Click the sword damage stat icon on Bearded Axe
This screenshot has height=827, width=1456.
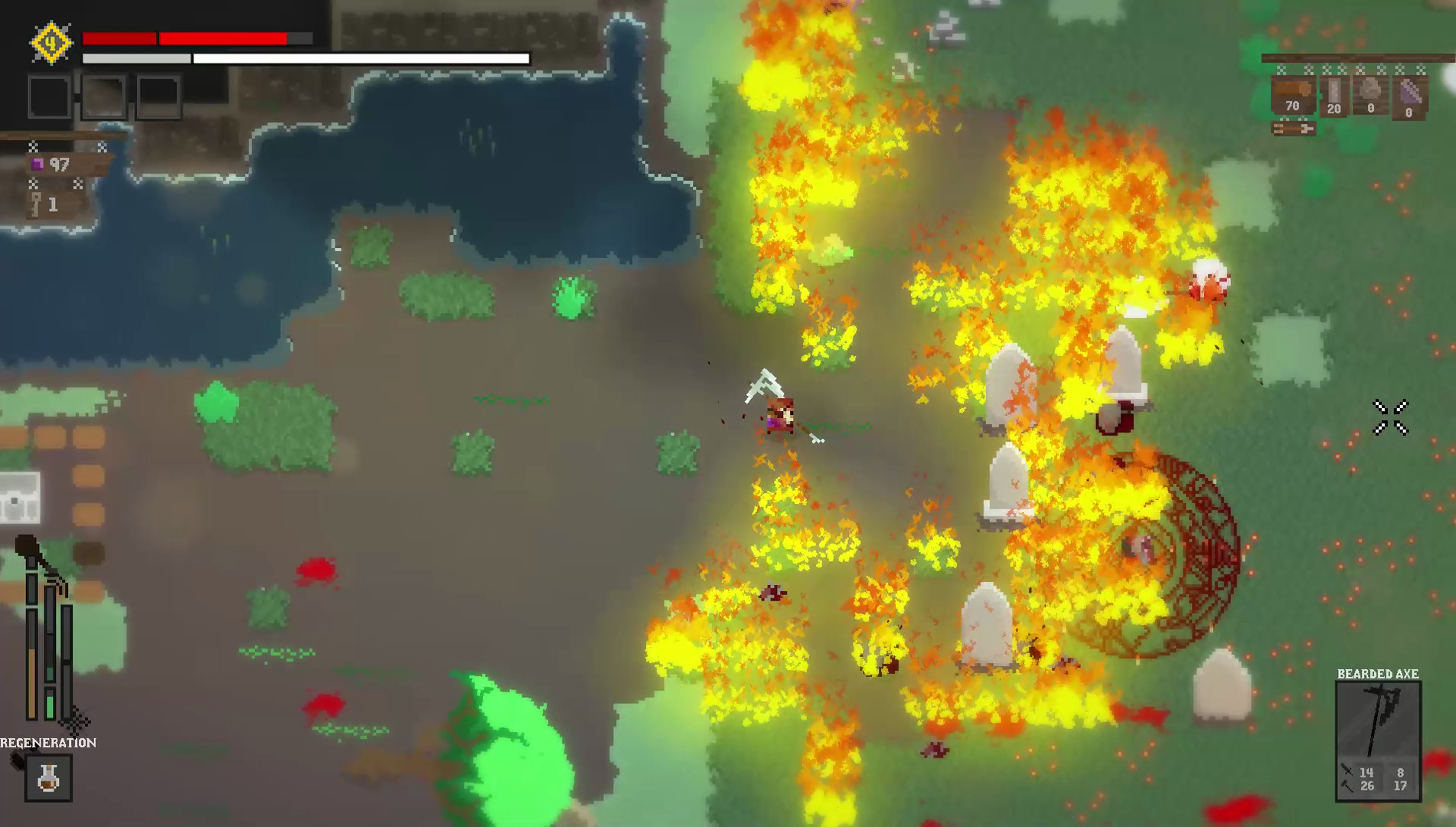pos(1346,770)
